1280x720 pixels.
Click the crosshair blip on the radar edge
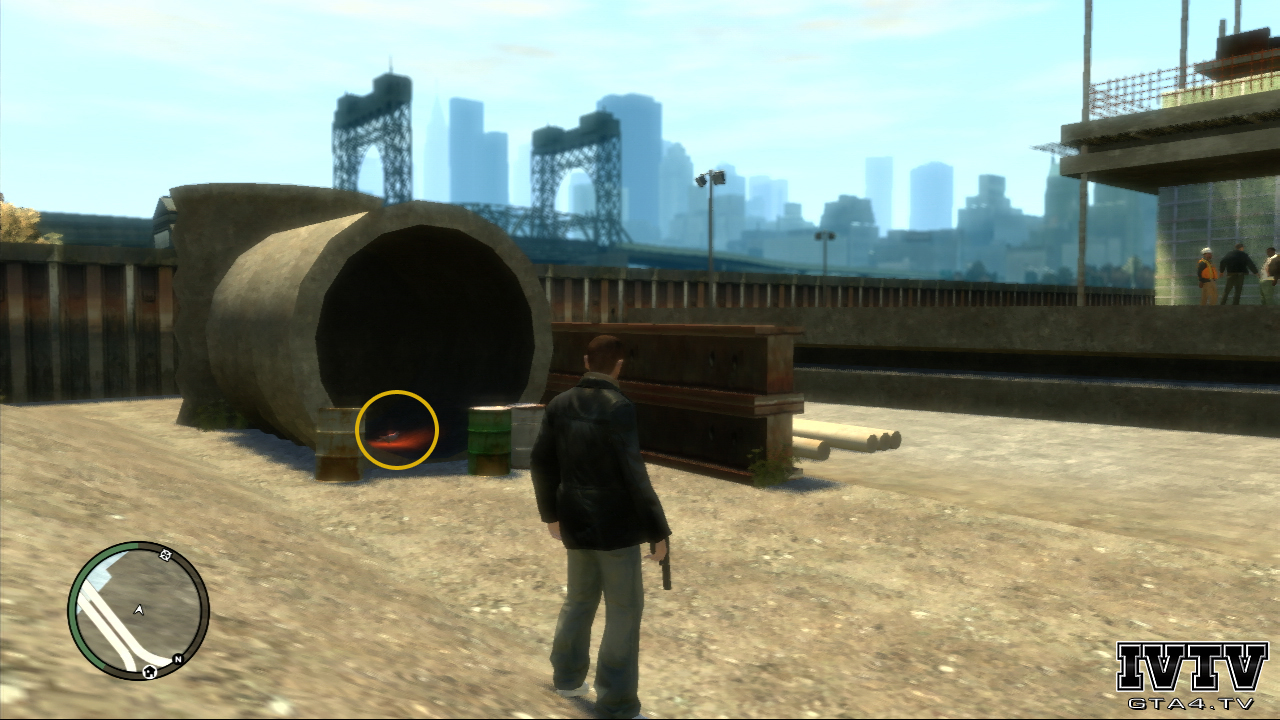pos(166,555)
